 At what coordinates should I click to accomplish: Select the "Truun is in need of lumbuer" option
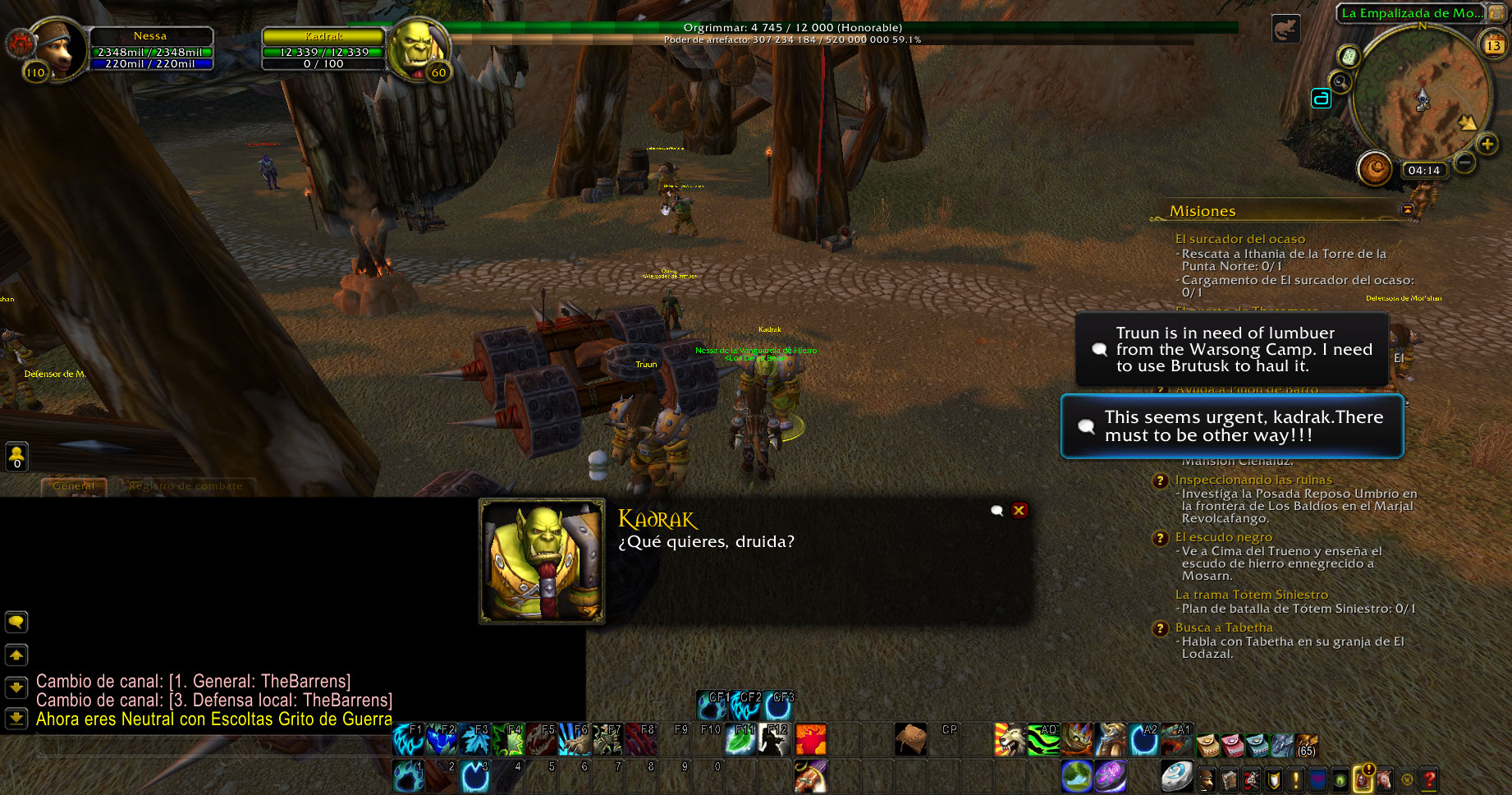[x=1231, y=349]
